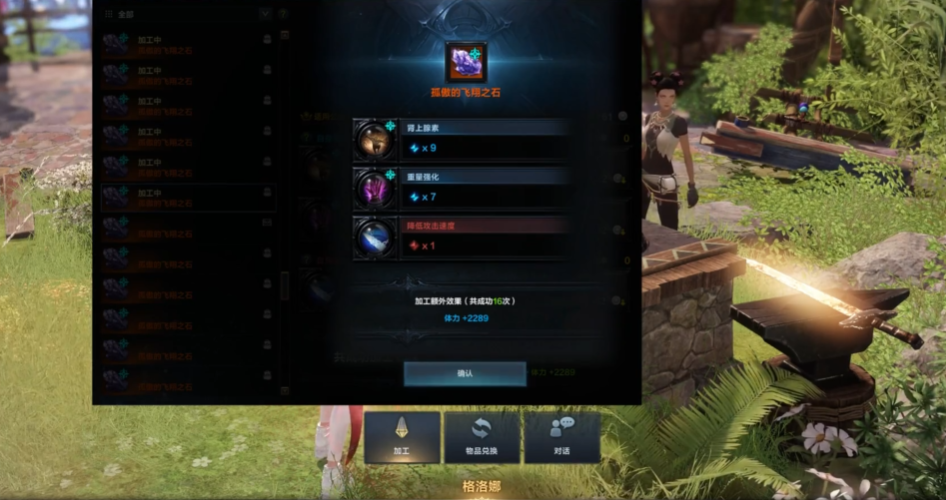Viewport: 946px width, 500px height.
Task: Choose the 物品兑换 item exchange option
Action: [482, 437]
